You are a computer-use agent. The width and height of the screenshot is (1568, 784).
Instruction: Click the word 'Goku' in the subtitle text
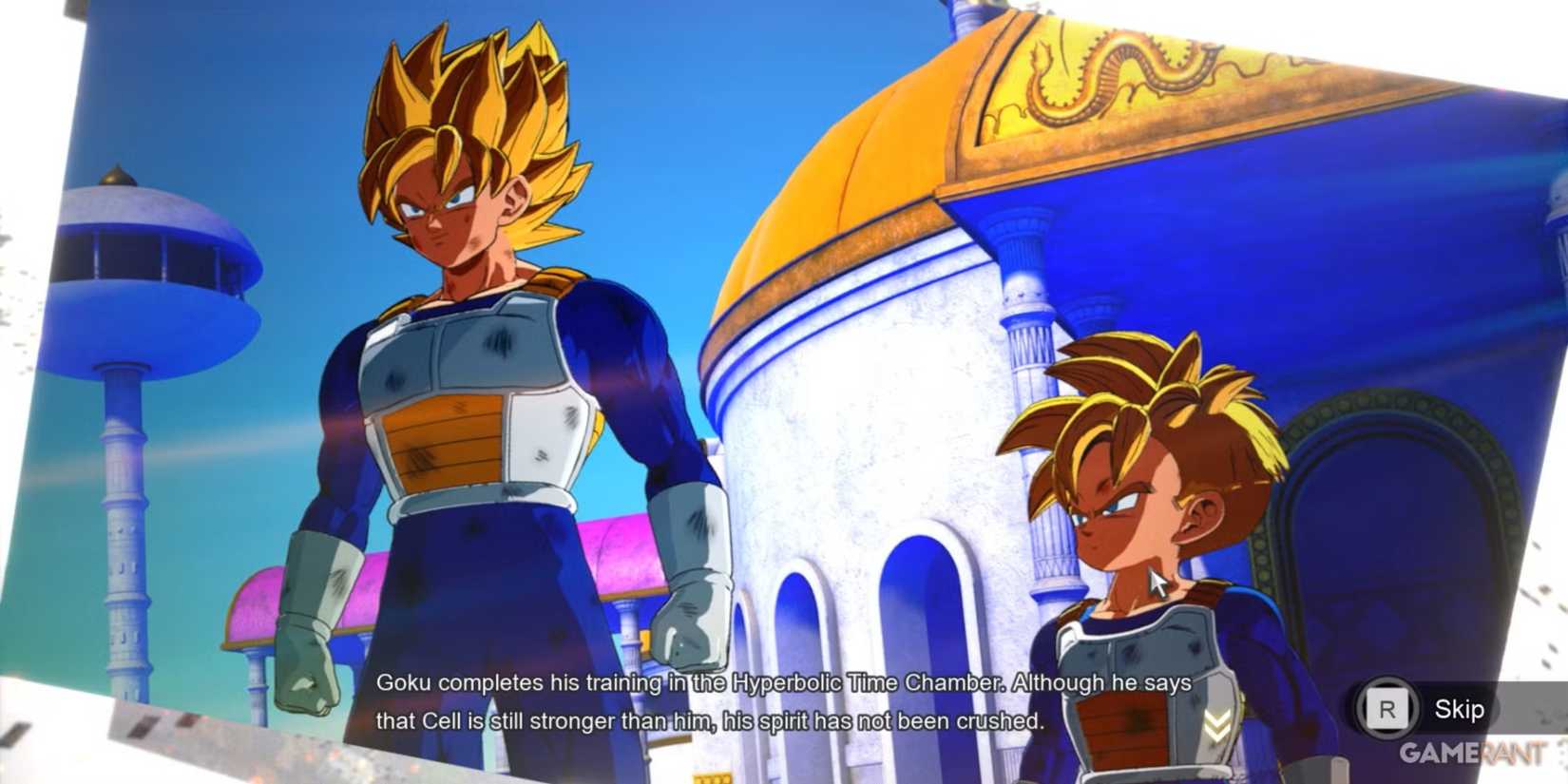[x=404, y=682]
